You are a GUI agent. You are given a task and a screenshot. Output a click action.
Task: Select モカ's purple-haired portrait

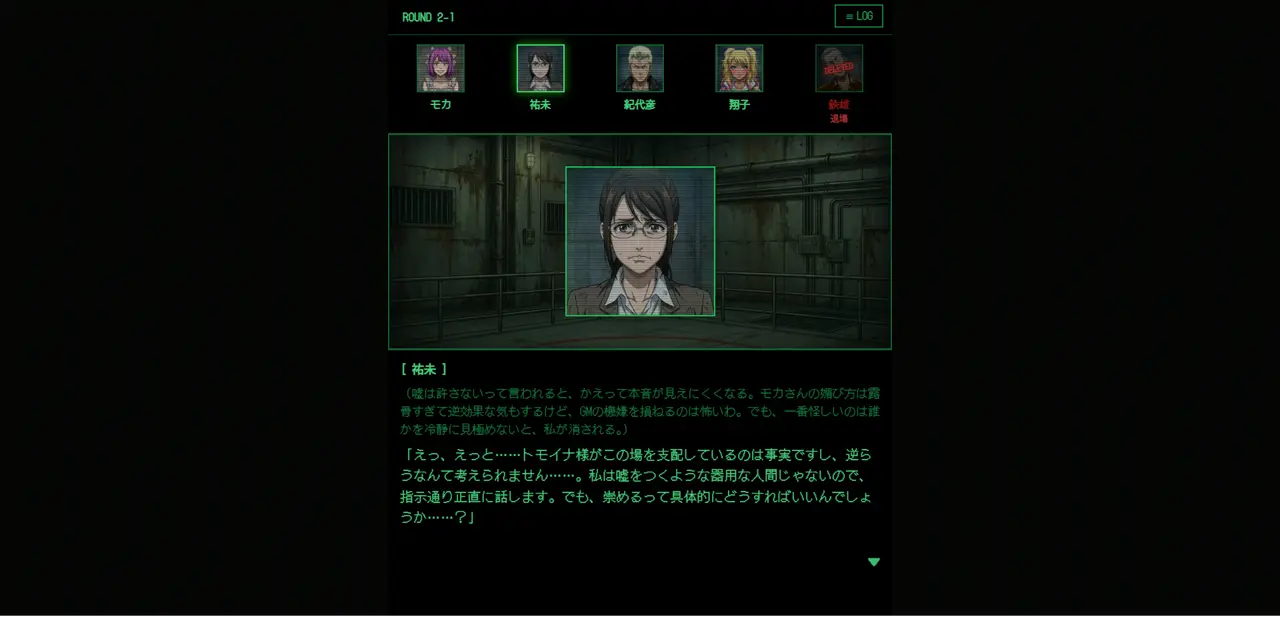coord(440,68)
